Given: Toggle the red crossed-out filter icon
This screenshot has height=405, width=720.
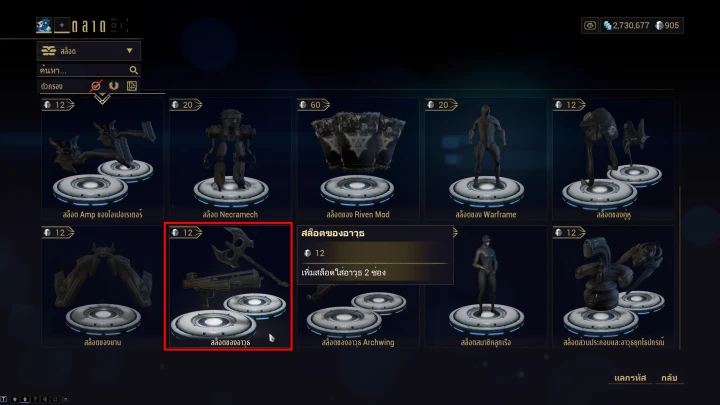Looking at the screenshot, I should pos(97,86).
